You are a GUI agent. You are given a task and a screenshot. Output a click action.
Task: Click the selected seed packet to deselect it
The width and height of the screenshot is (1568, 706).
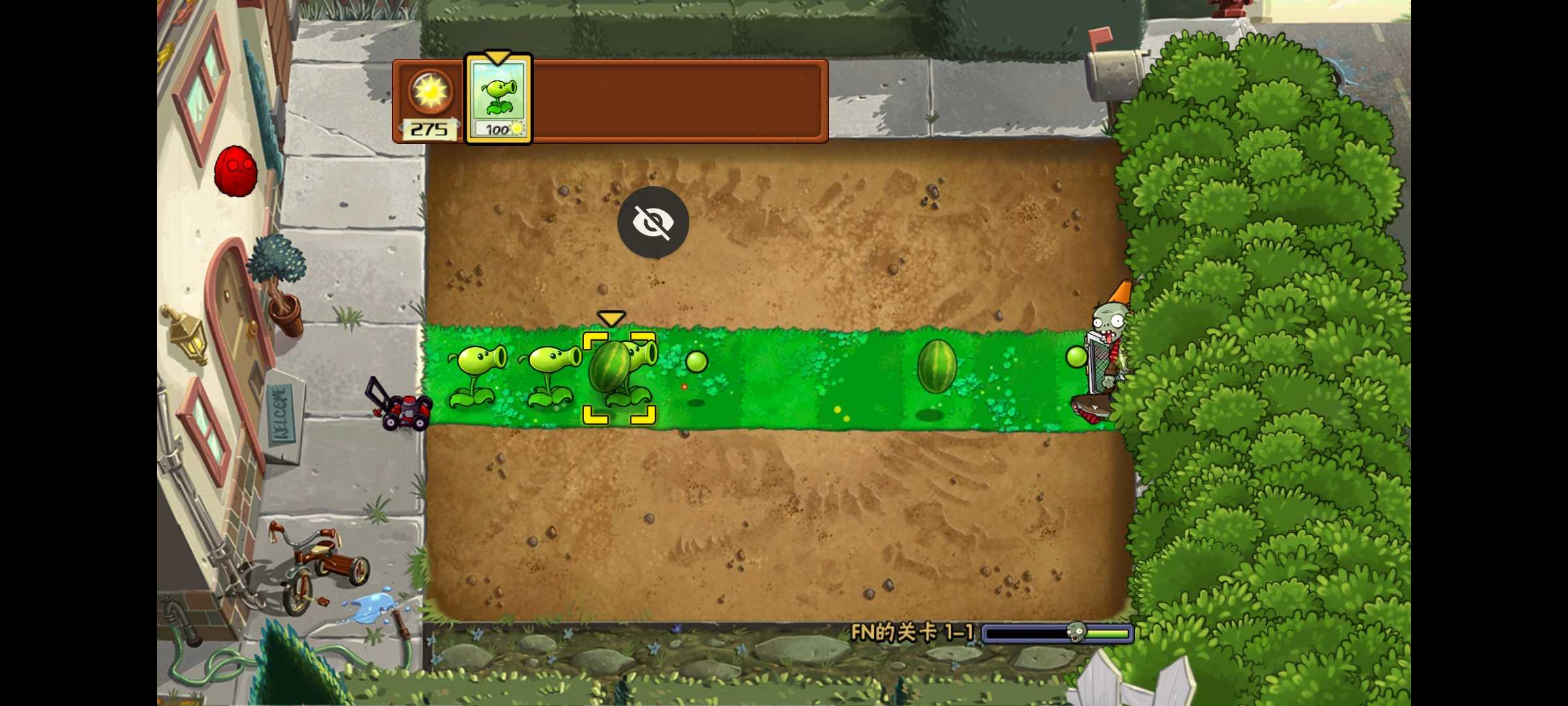click(498, 98)
